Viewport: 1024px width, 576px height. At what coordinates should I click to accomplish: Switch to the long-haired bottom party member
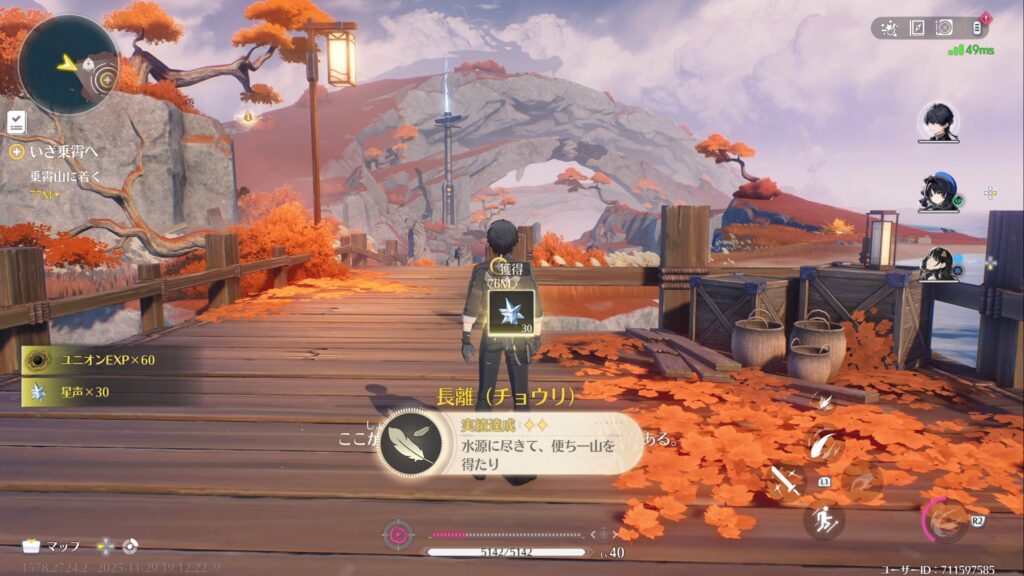click(x=937, y=265)
